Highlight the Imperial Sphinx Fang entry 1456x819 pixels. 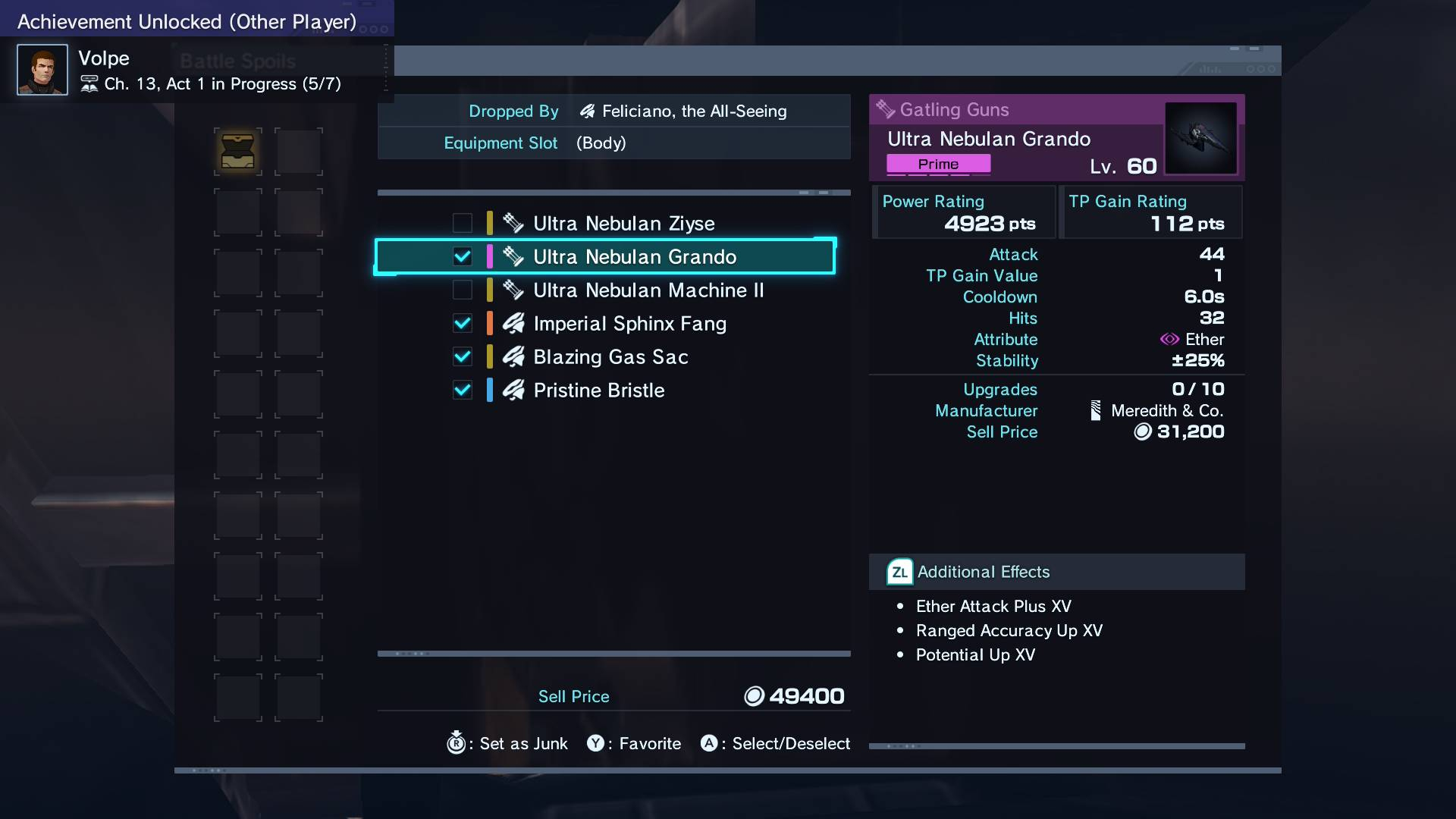pos(629,324)
